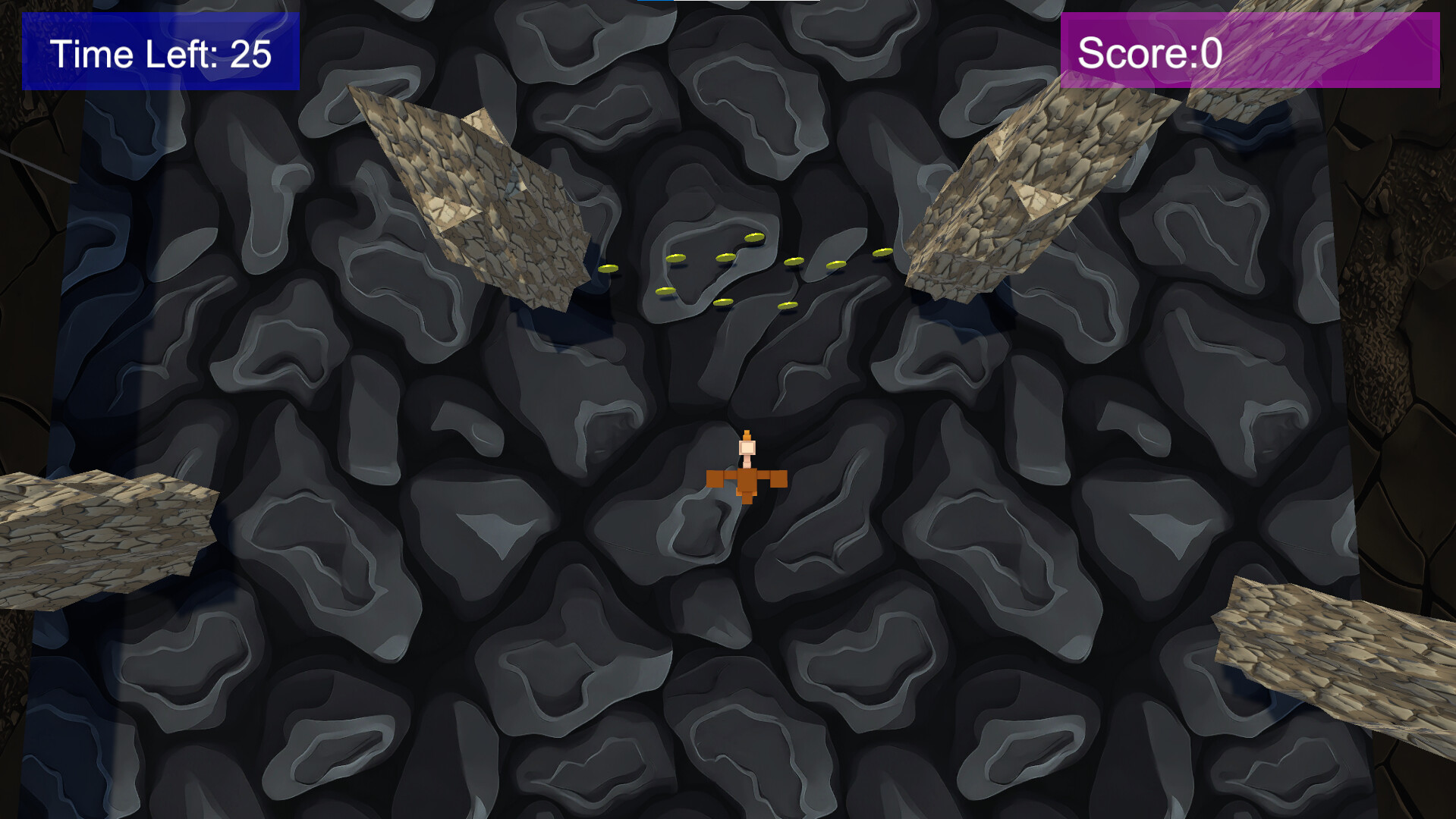This screenshot has width=1456, height=819.
Task: Select the orange player character
Action: pyautogui.click(x=747, y=478)
